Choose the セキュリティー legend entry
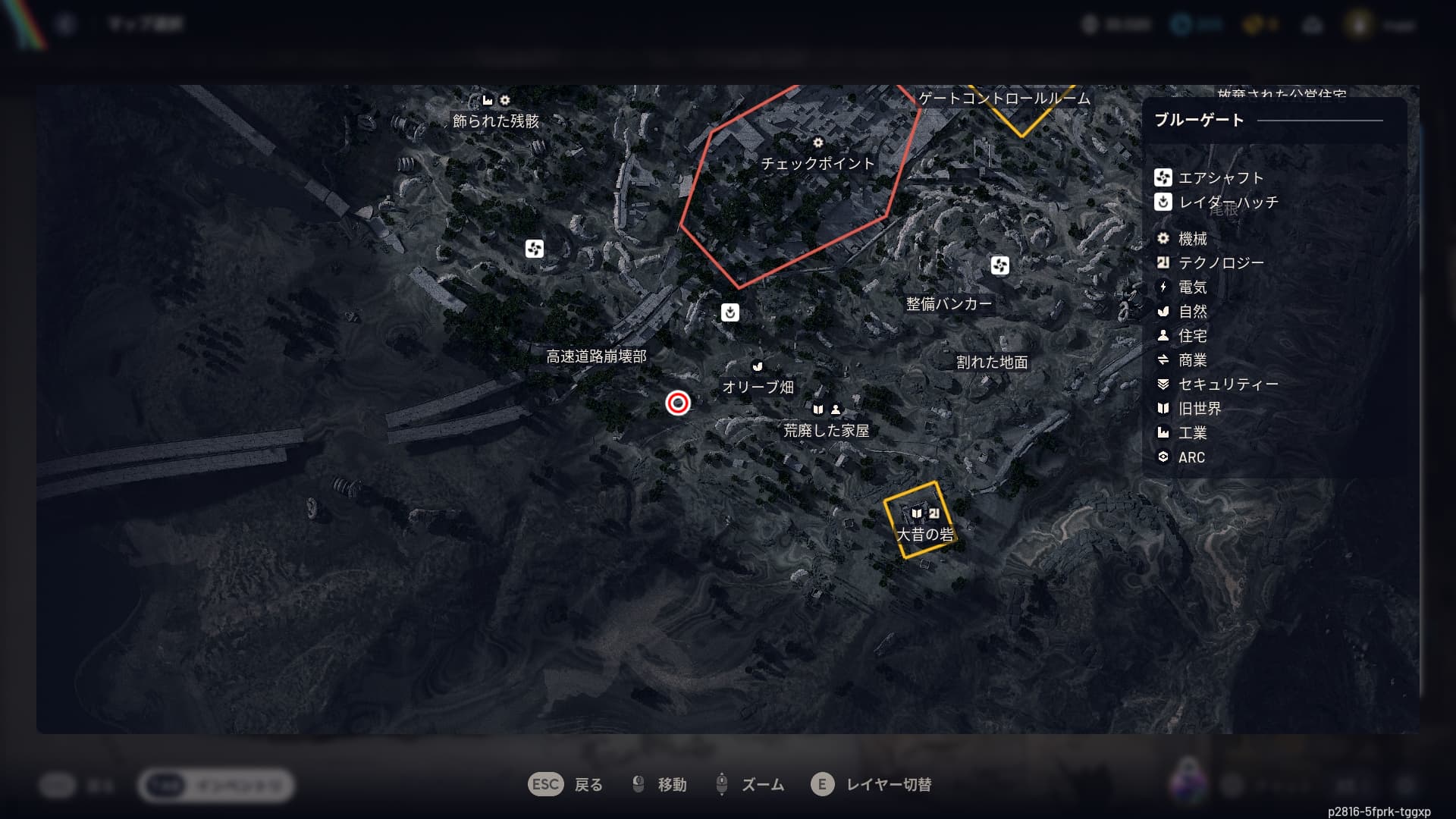The width and height of the screenshot is (1456, 819). click(x=1227, y=384)
